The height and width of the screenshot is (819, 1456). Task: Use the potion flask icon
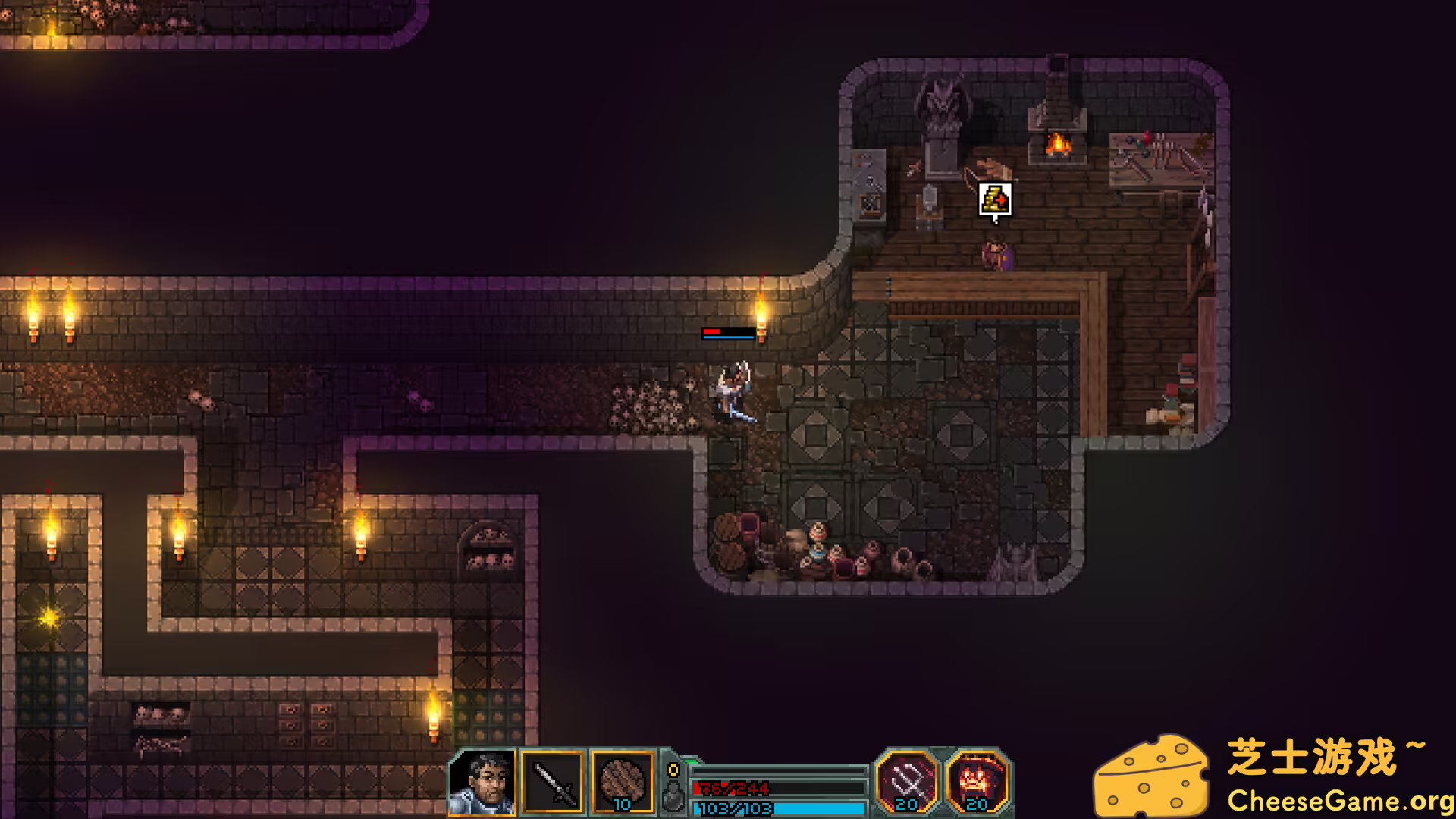(x=672, y=796)
